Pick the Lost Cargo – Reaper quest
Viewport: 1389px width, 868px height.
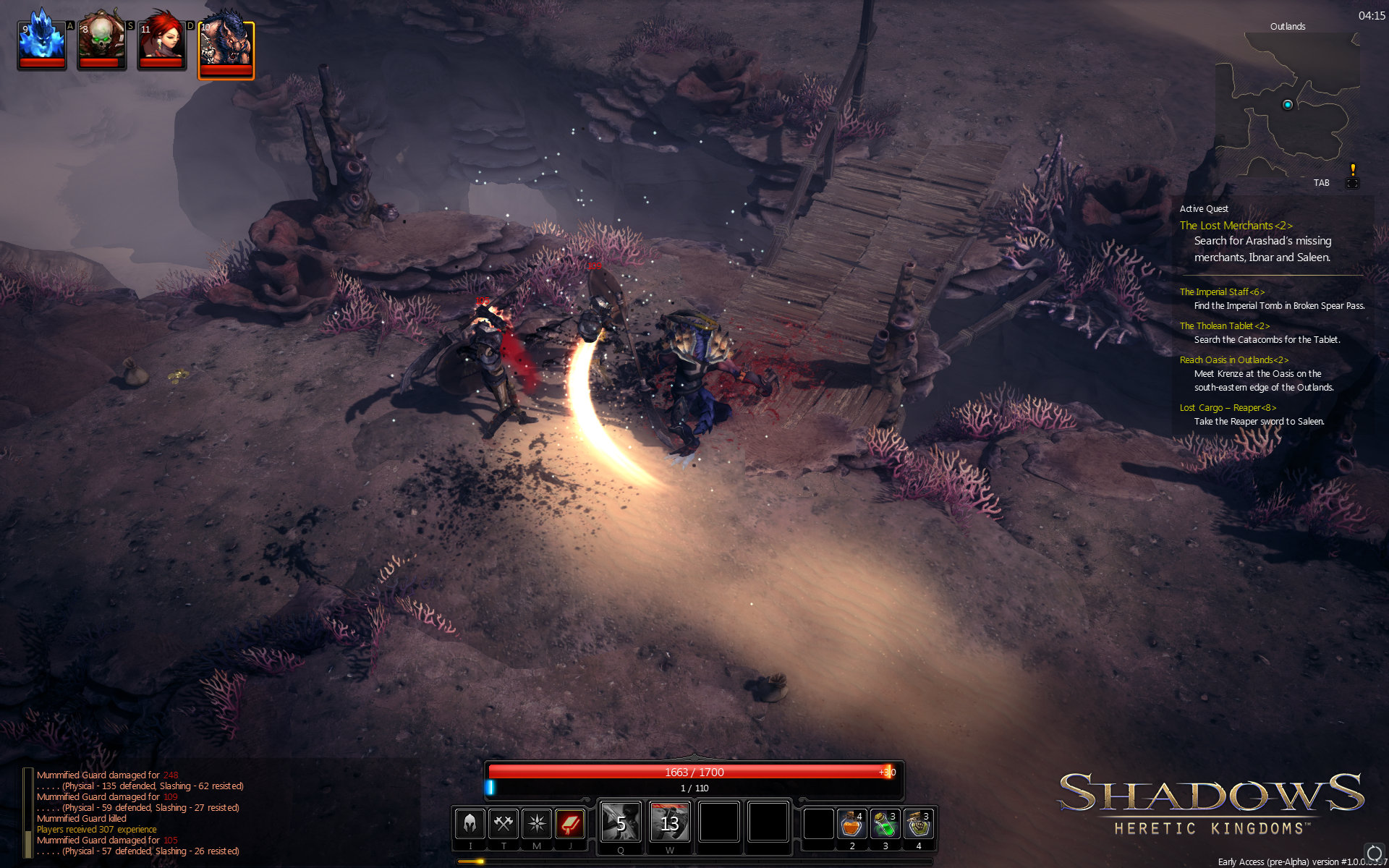tap(1228, 408)
